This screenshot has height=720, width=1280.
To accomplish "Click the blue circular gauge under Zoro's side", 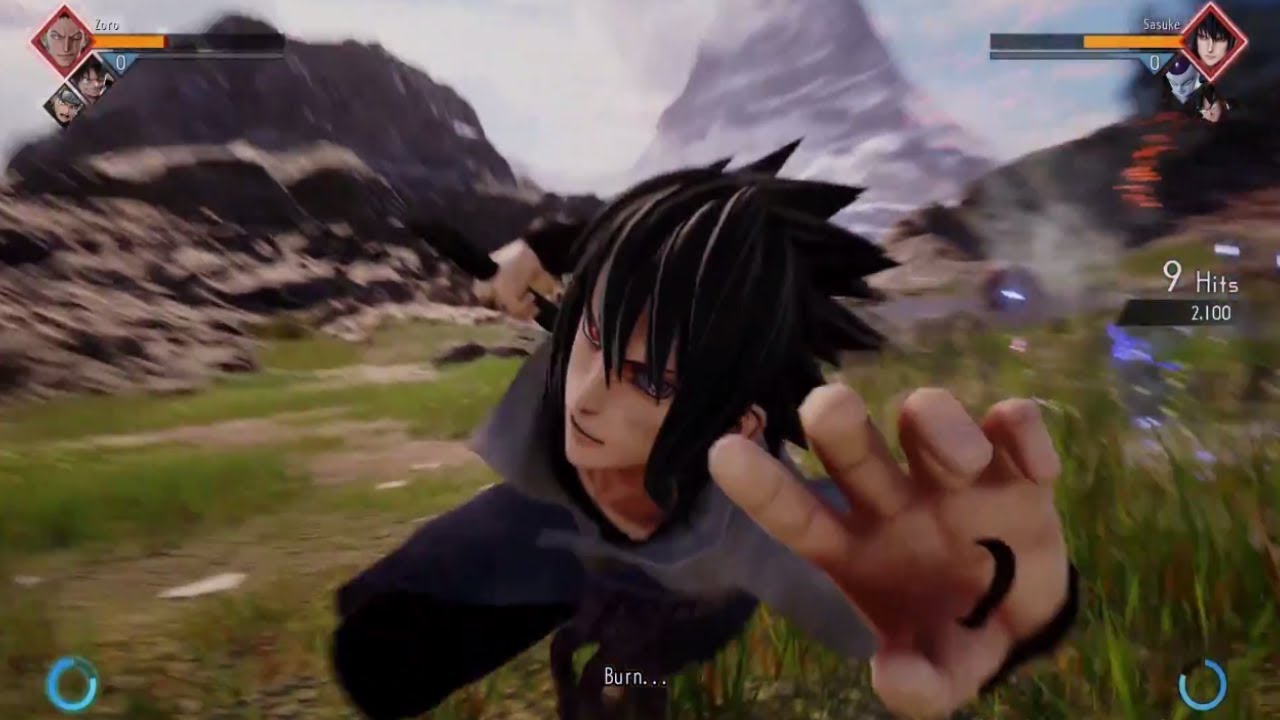I will point(71,684).
